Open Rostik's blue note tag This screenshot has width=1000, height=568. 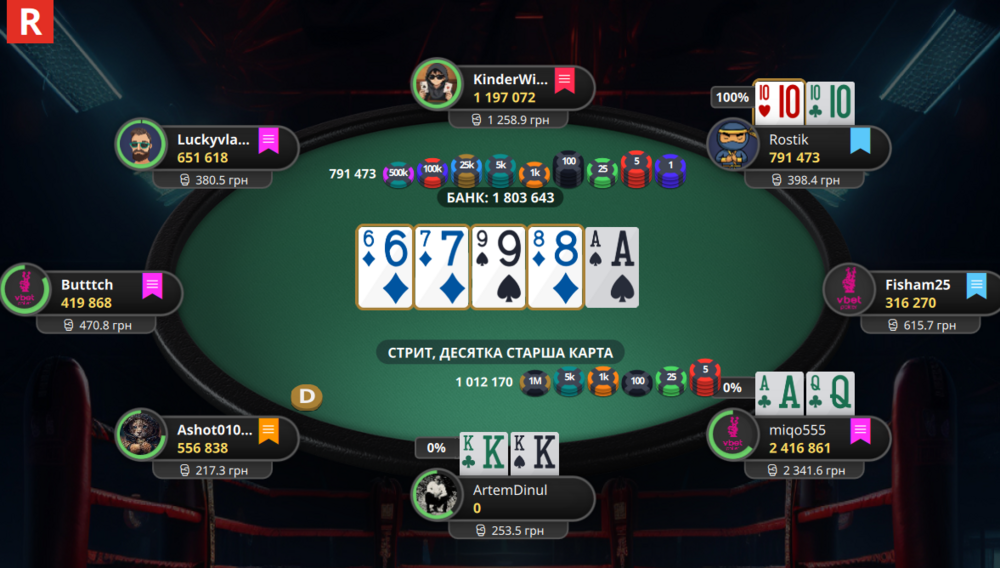[x=860, y=141]
